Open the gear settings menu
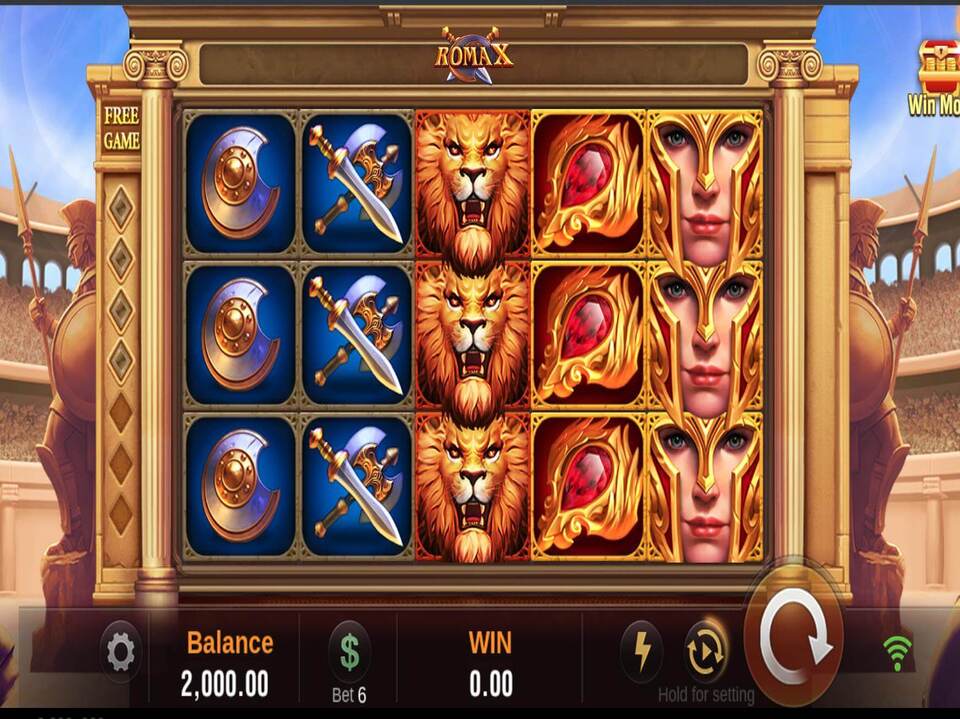 [x=121, y=653]
